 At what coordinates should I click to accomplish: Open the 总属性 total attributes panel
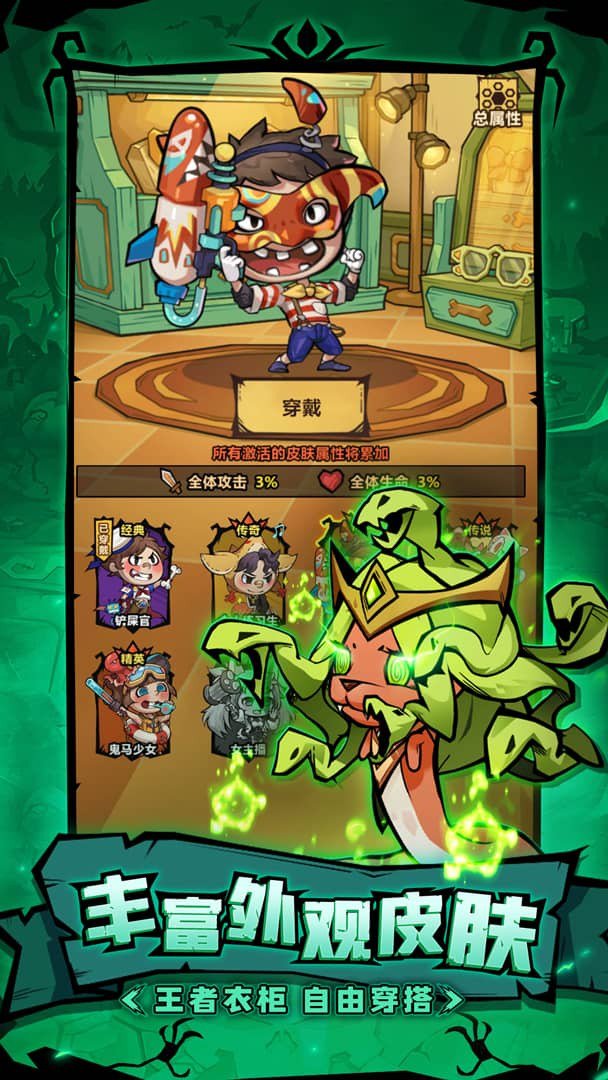[x=497, y=102]
